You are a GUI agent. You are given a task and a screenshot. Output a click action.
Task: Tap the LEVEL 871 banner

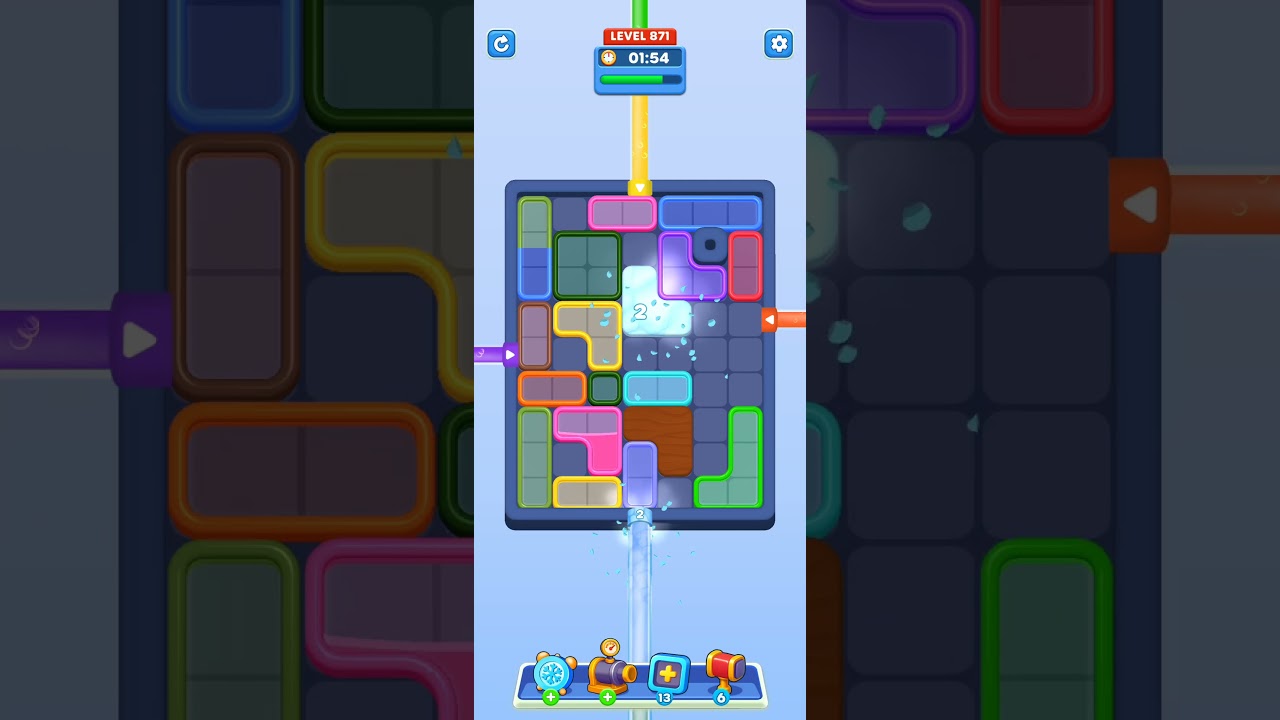coord(640,35)
